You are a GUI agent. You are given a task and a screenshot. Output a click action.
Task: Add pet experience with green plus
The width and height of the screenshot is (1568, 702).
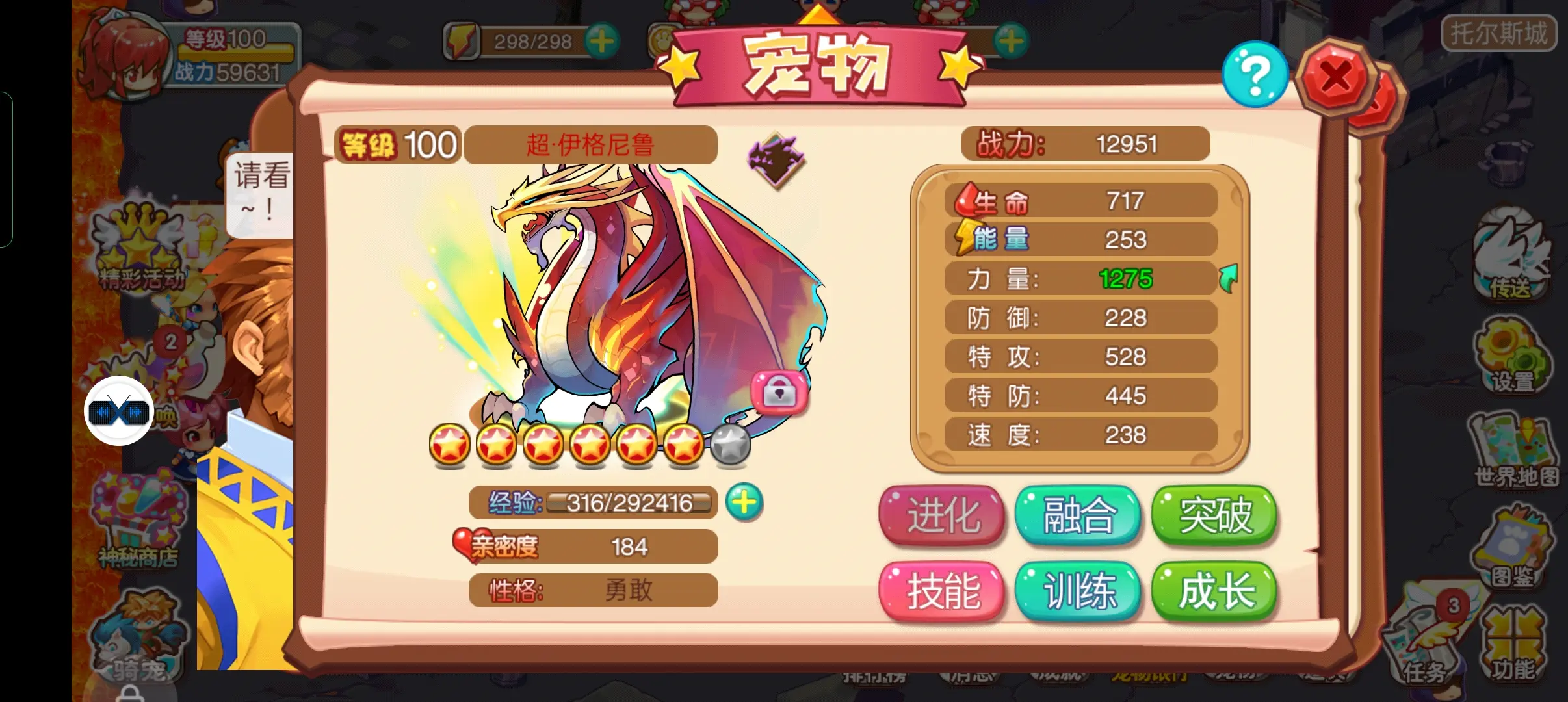[744, 502]
